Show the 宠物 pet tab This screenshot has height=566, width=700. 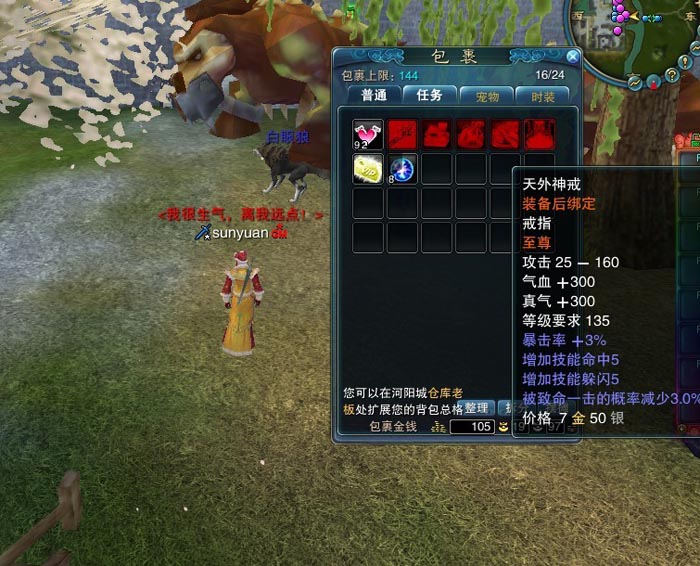[x=487, y=96]
